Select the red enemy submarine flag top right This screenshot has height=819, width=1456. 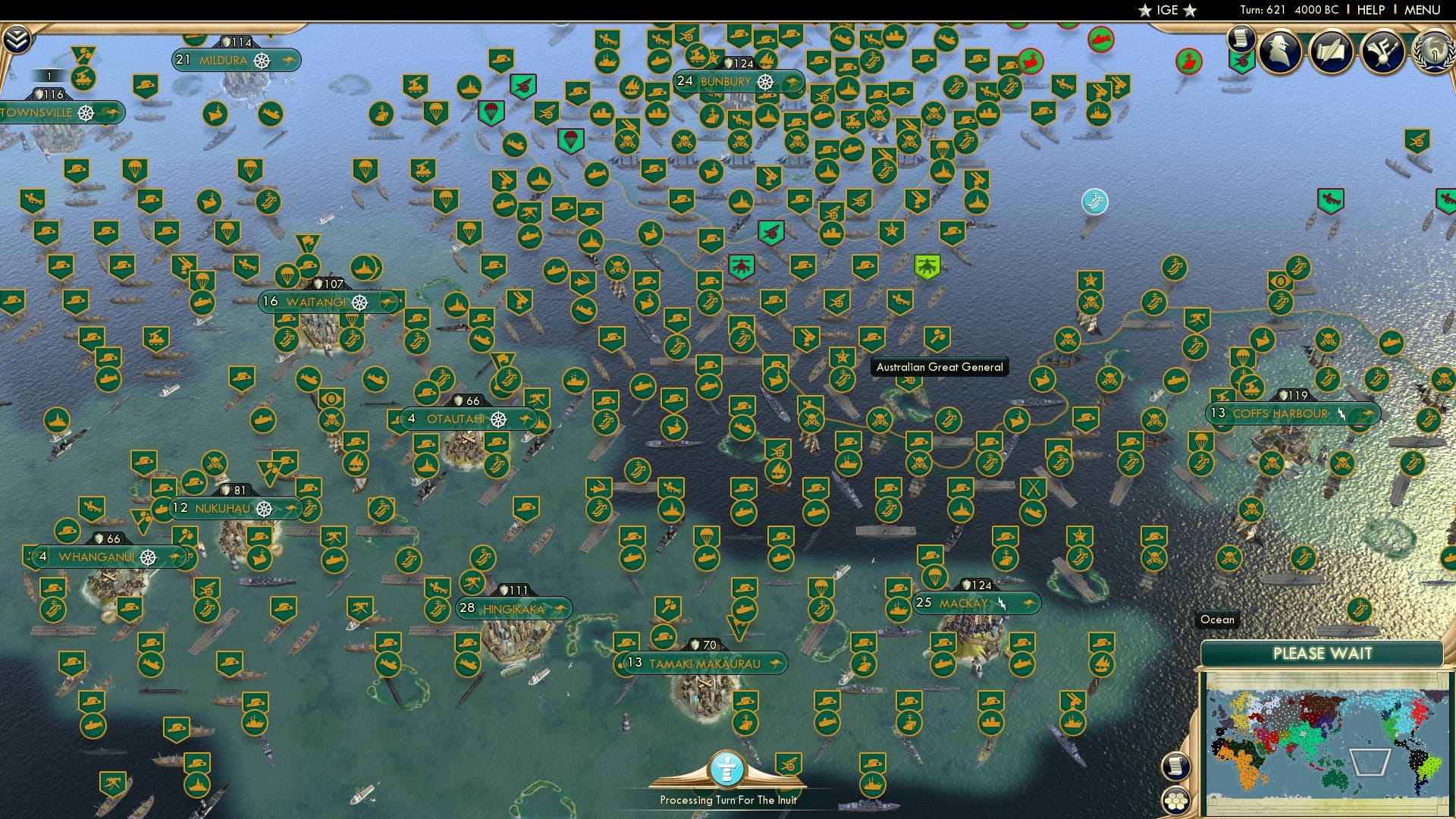(x=1100, y=39)
